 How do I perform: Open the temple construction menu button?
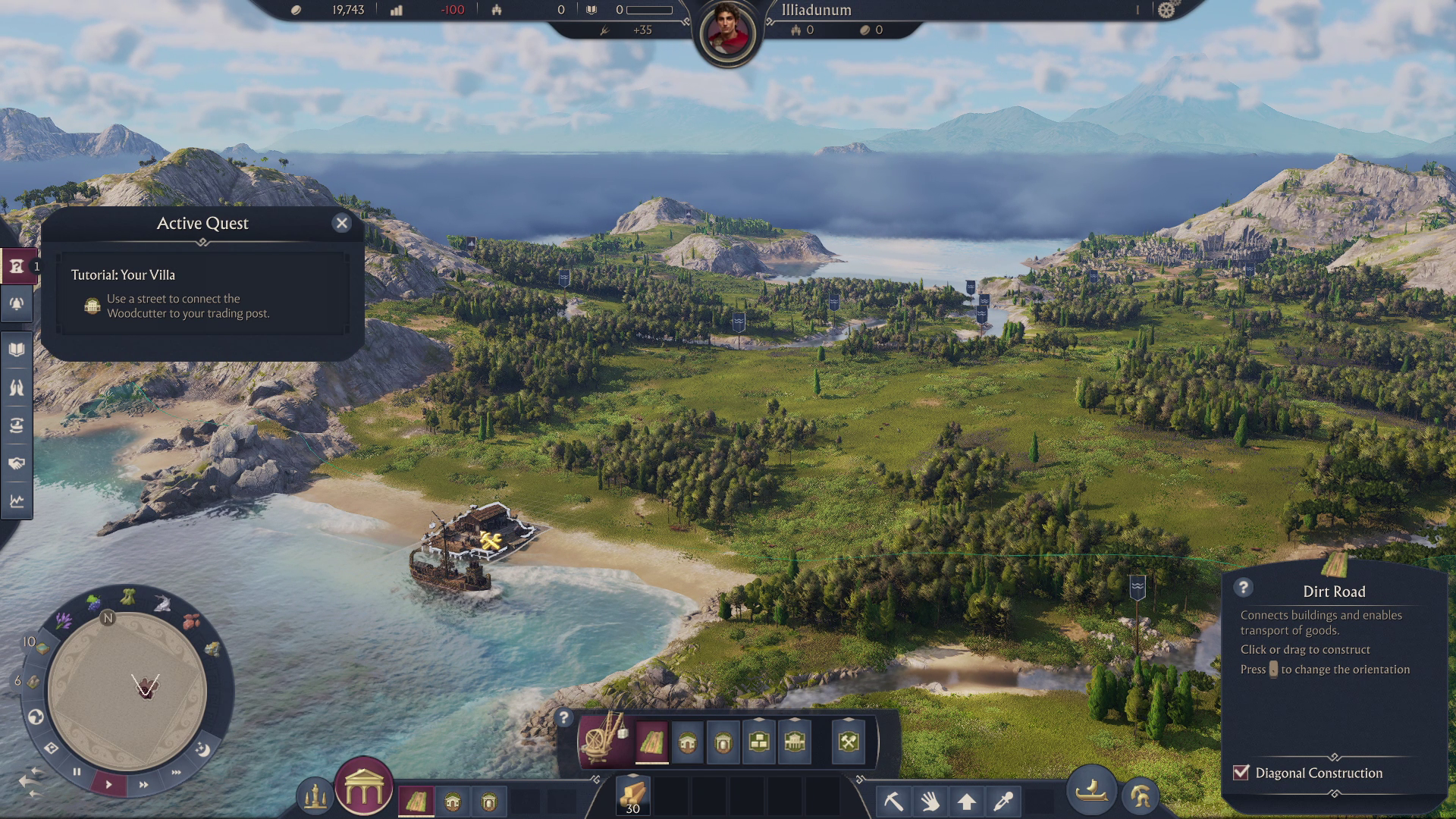(363, 792)
